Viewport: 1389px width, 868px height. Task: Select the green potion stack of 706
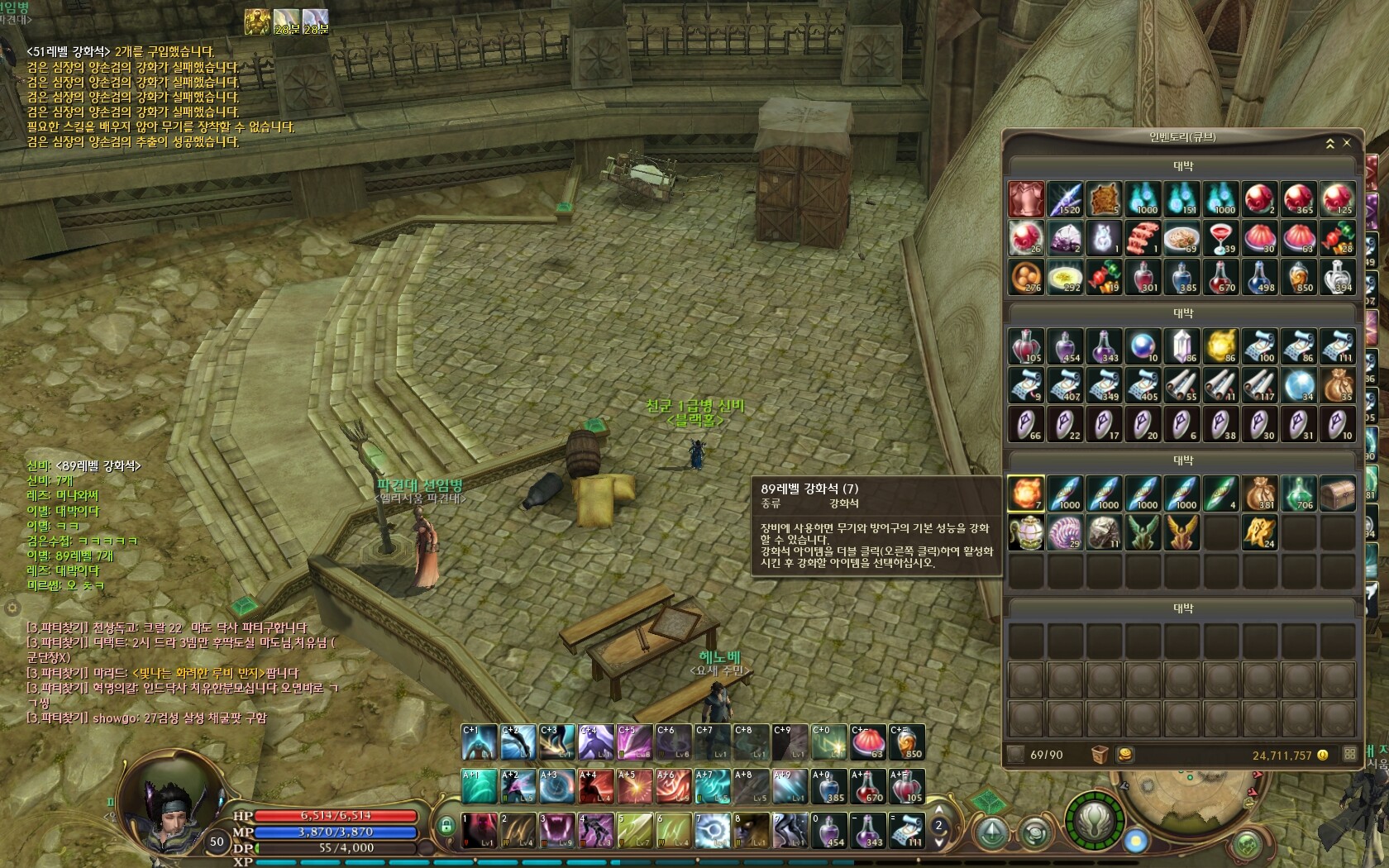click(1298, 494)
